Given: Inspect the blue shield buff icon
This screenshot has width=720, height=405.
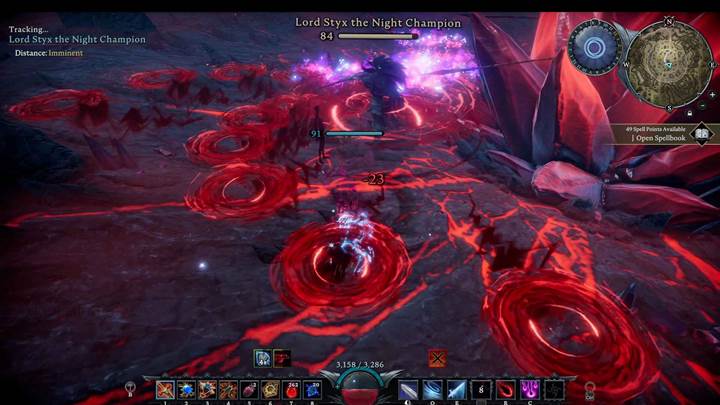Looking at the screenshot, I should 262,357.
